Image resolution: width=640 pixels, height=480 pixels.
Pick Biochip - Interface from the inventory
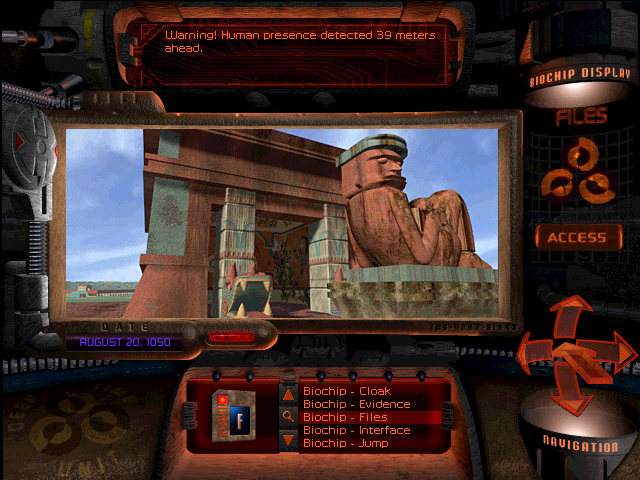[355, 430]
